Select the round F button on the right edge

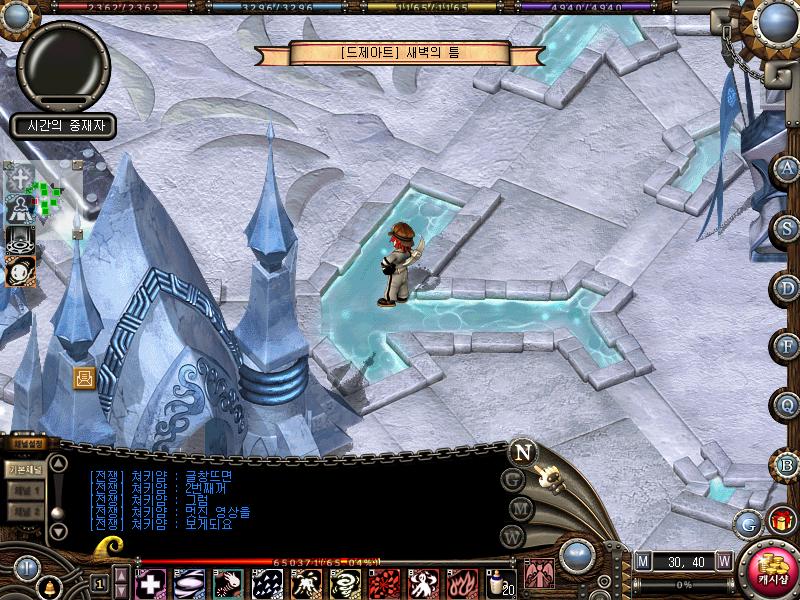788,347
